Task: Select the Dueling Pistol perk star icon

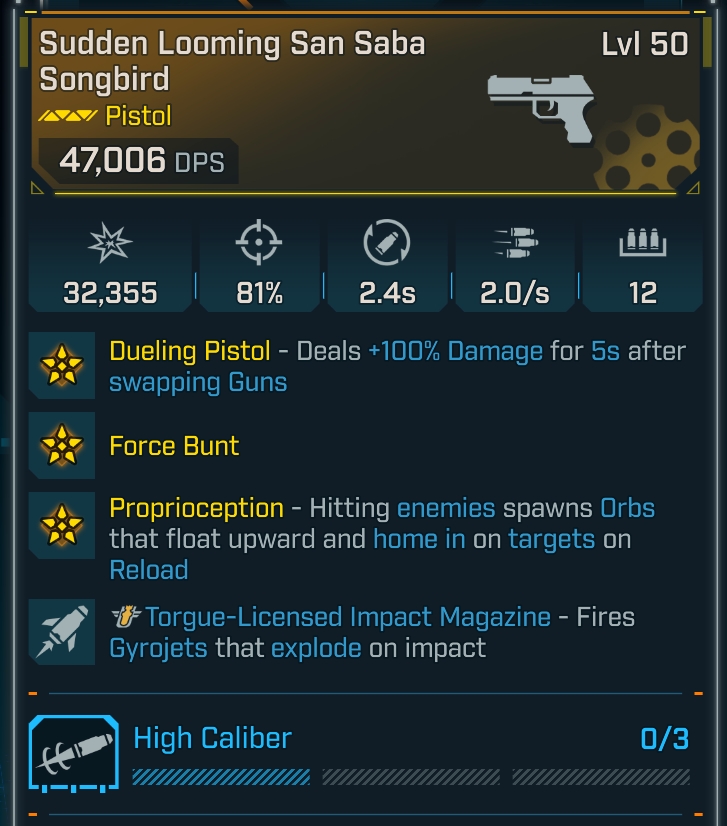Action: (62, 366)
